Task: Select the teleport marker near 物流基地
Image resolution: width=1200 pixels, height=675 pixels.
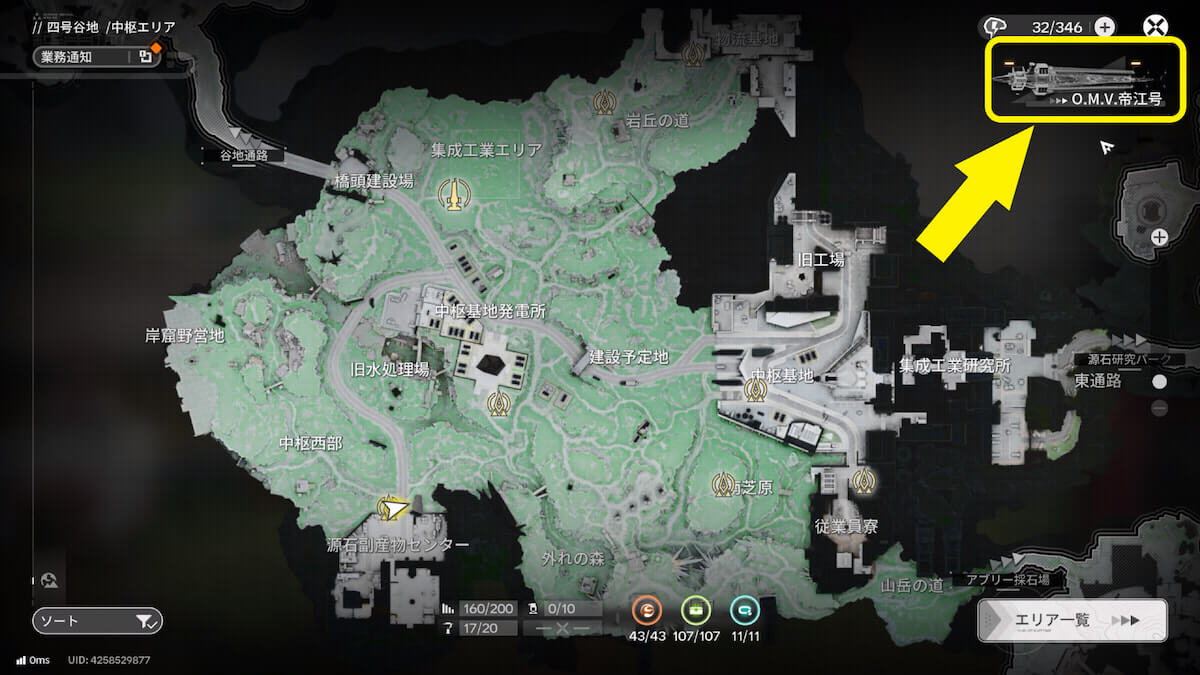Action: [691, 53]
